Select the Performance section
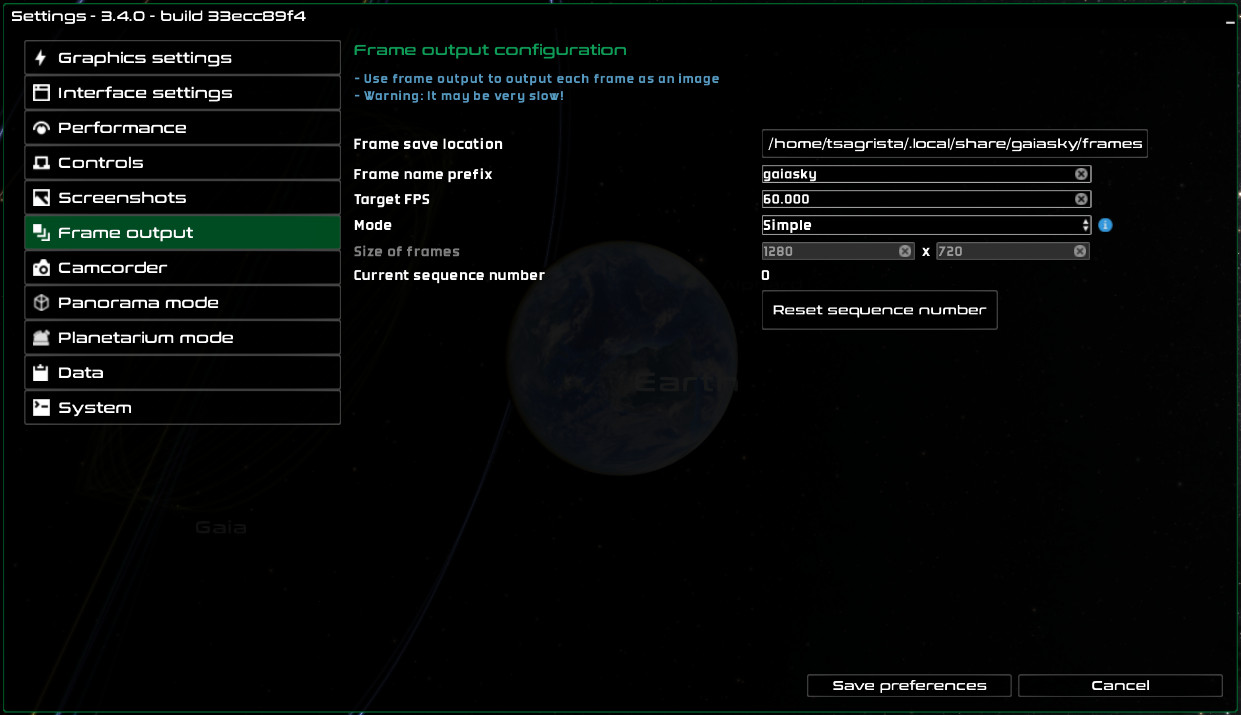1241x715 pixels. [182, 128]
